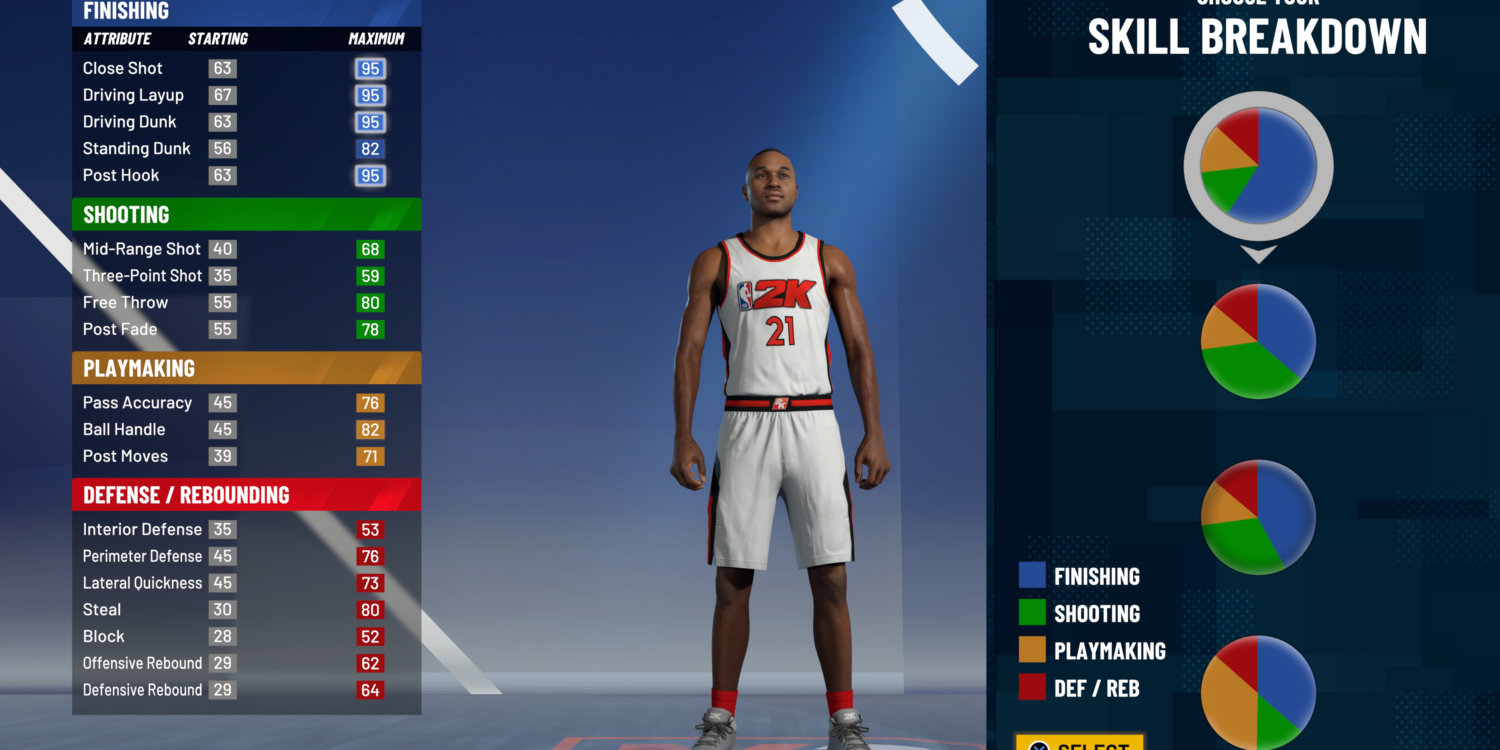The image size is (1500, 750).
Task: Choose the pie chart with the largest green shooting slice
Action: coord(1258,341)
